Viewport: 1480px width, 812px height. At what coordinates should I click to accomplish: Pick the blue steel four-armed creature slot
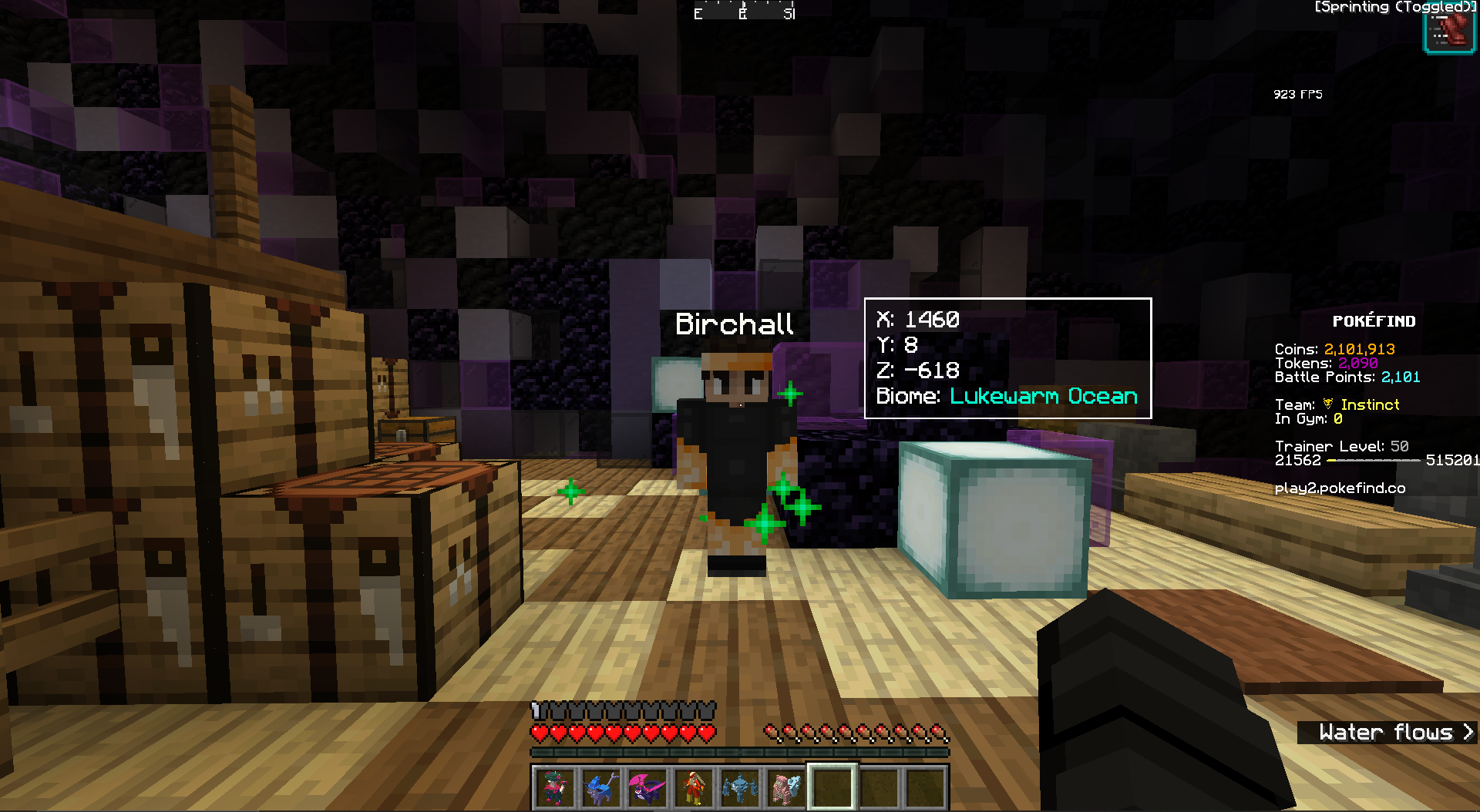coord(739,788)
